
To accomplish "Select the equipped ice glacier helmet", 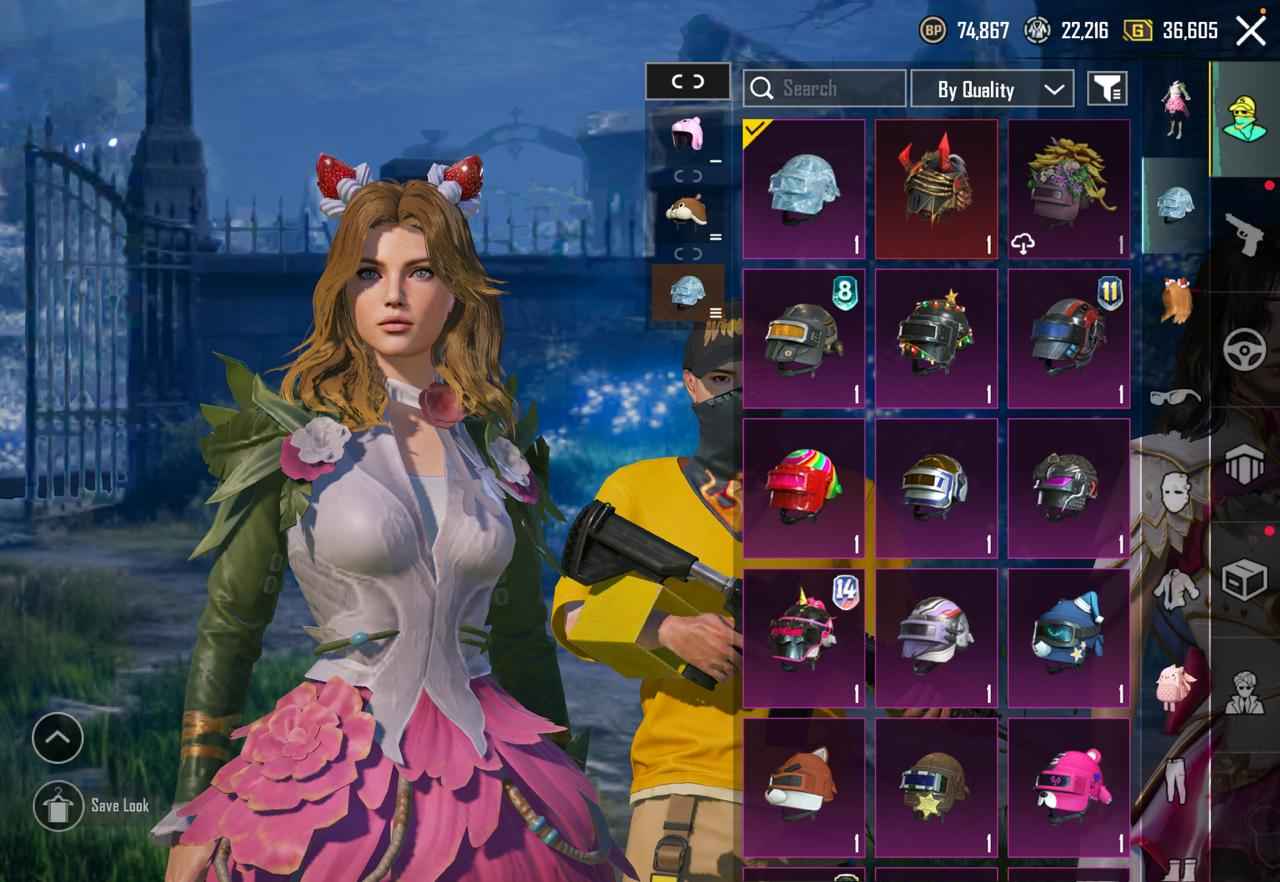I will click(x=804, y=190).
